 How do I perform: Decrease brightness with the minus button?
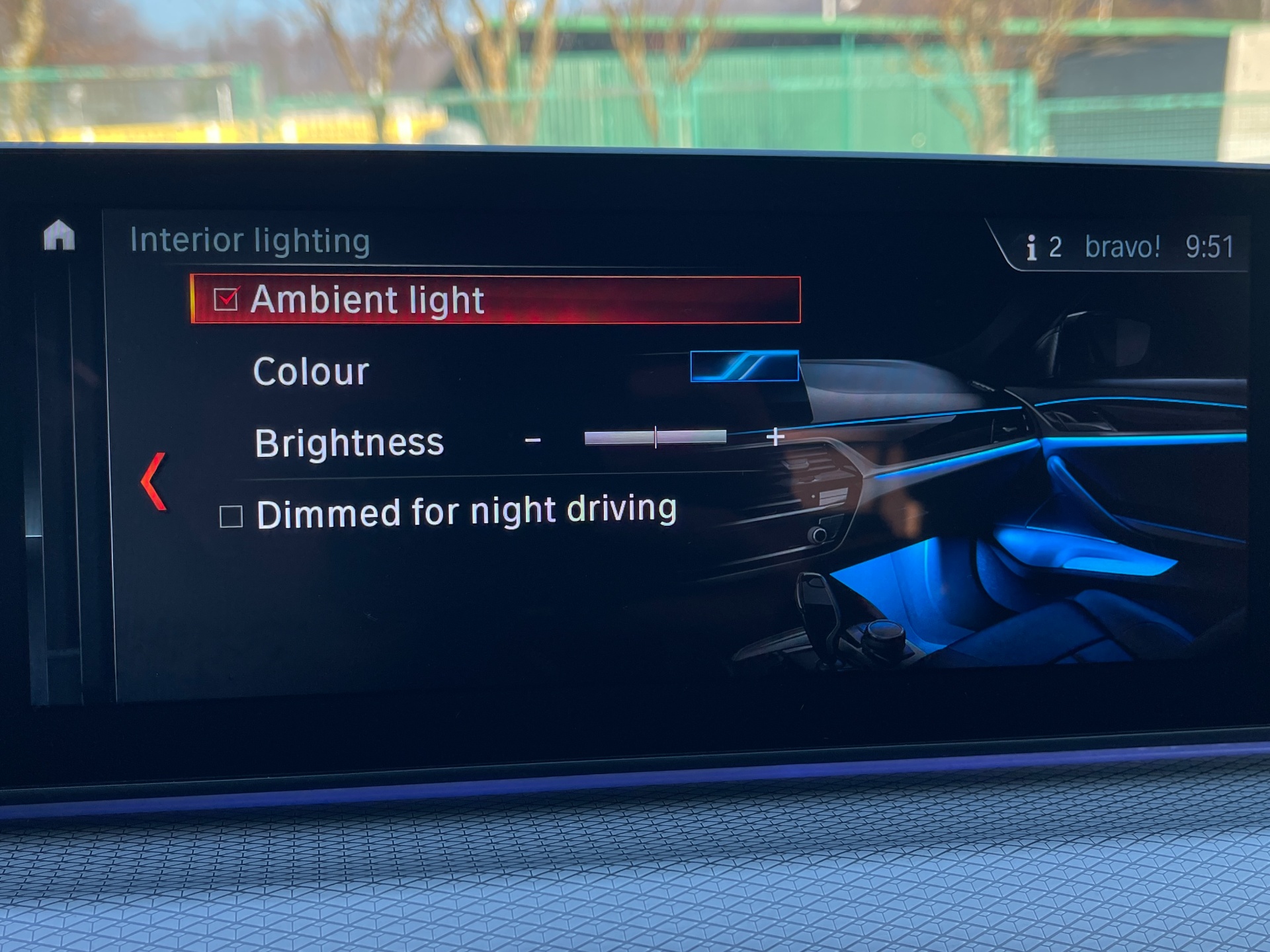tap(533, 440)
